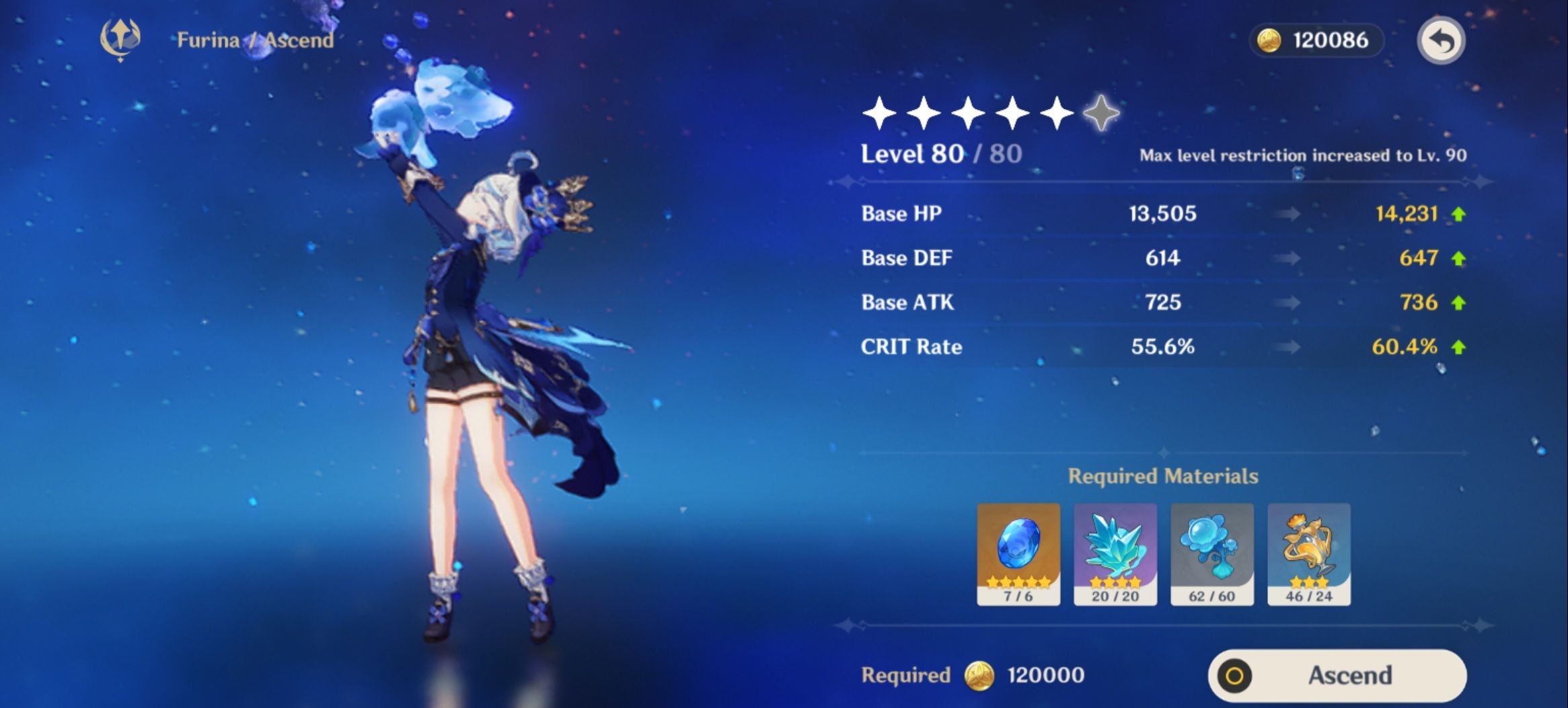The image size is (1568, 708).
Task: Open the Furina / Ascend header tab
Action: pos(254,40)
